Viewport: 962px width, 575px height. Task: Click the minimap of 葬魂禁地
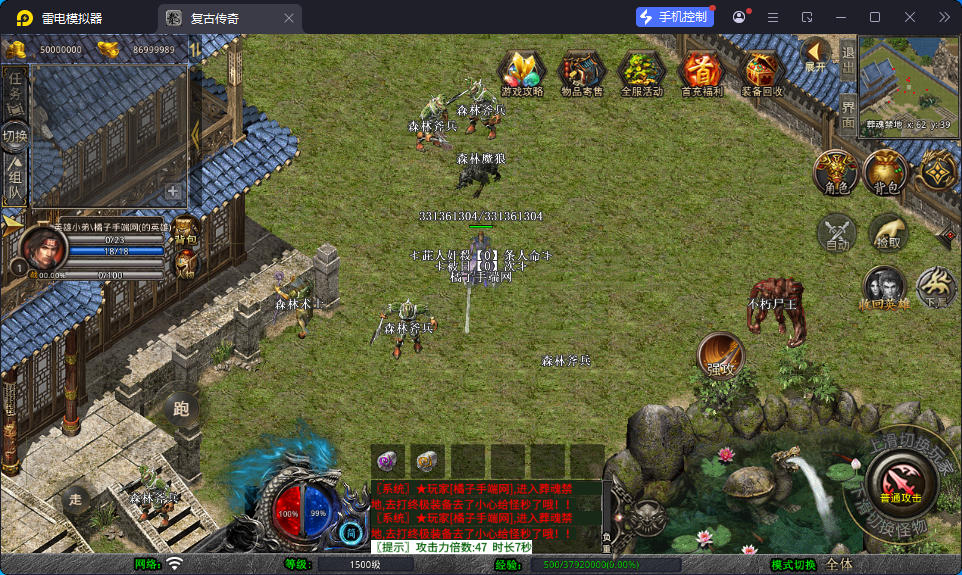pos(905,83)
